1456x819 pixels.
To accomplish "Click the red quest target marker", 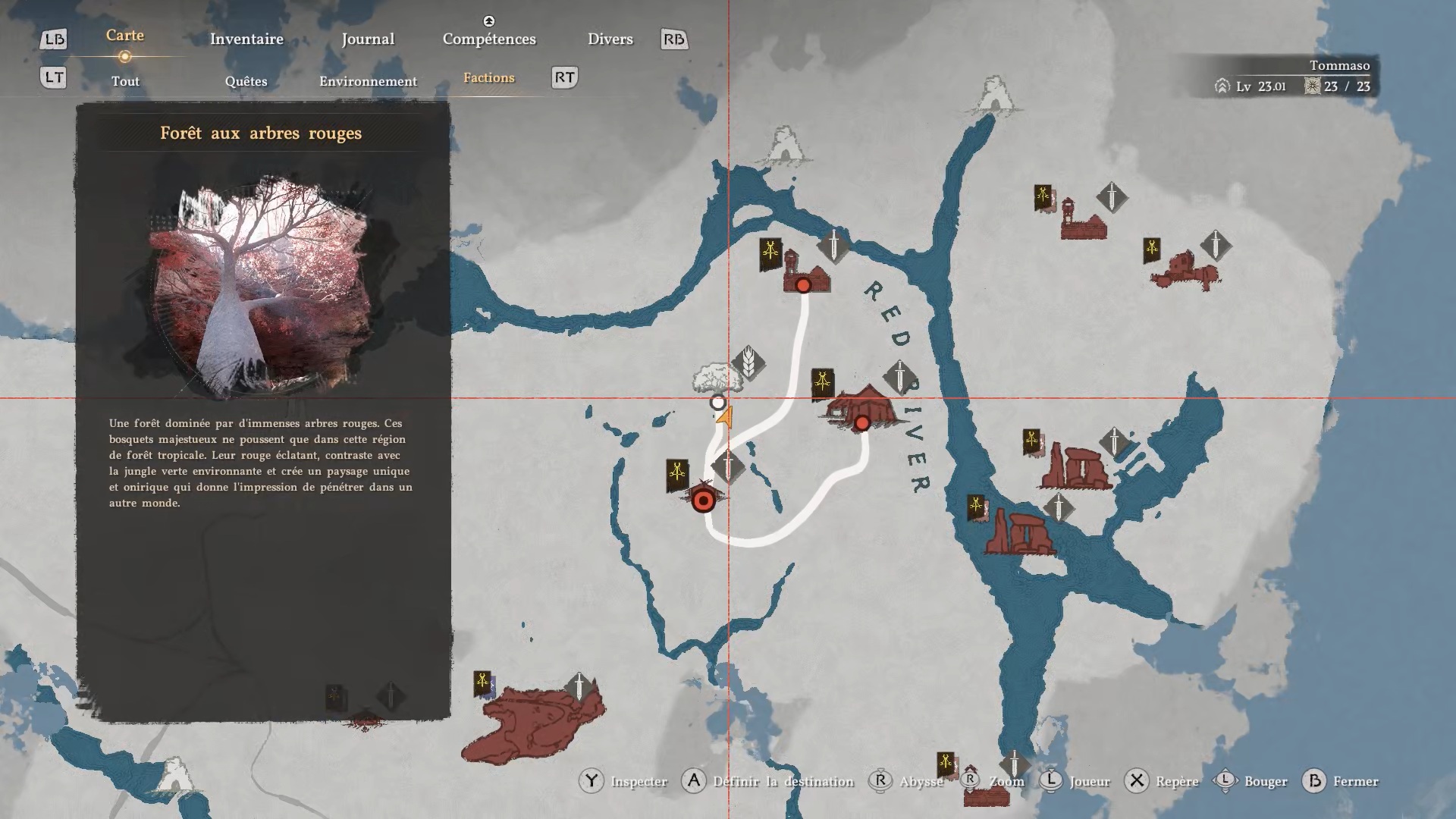I will pyautogui.click(x=704, y=500).
